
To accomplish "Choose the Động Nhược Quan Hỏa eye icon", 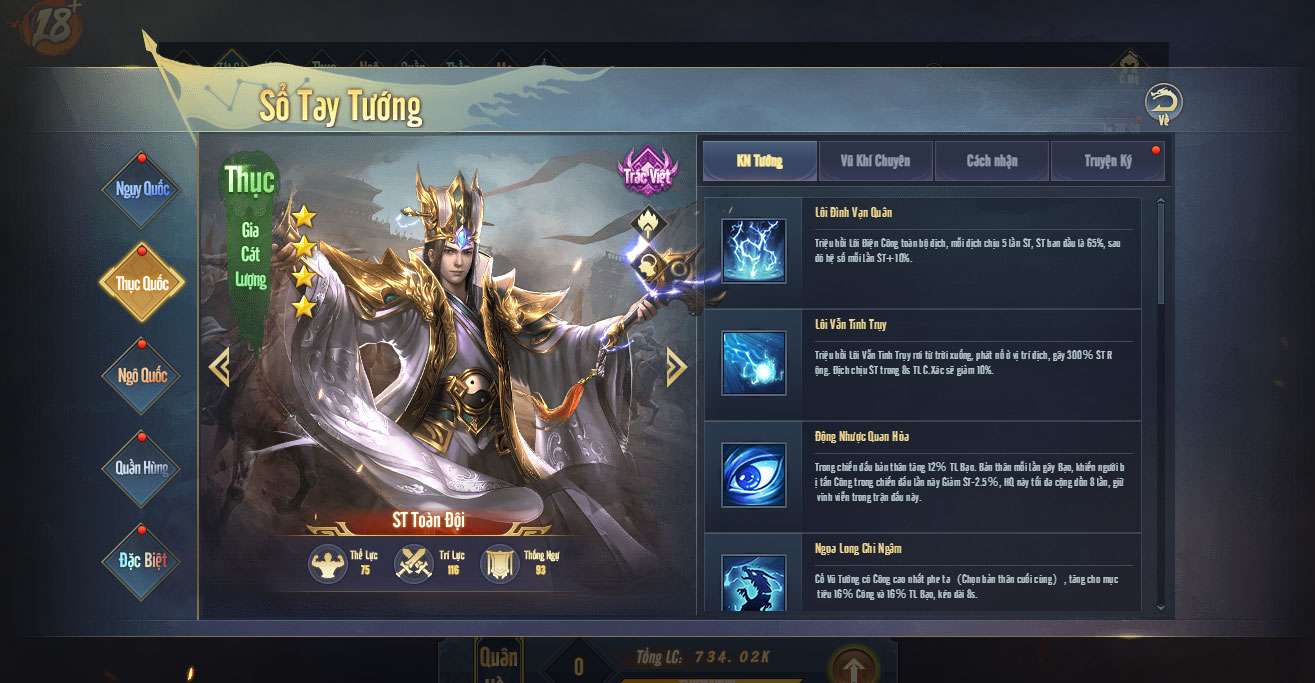I will [753, 475].
